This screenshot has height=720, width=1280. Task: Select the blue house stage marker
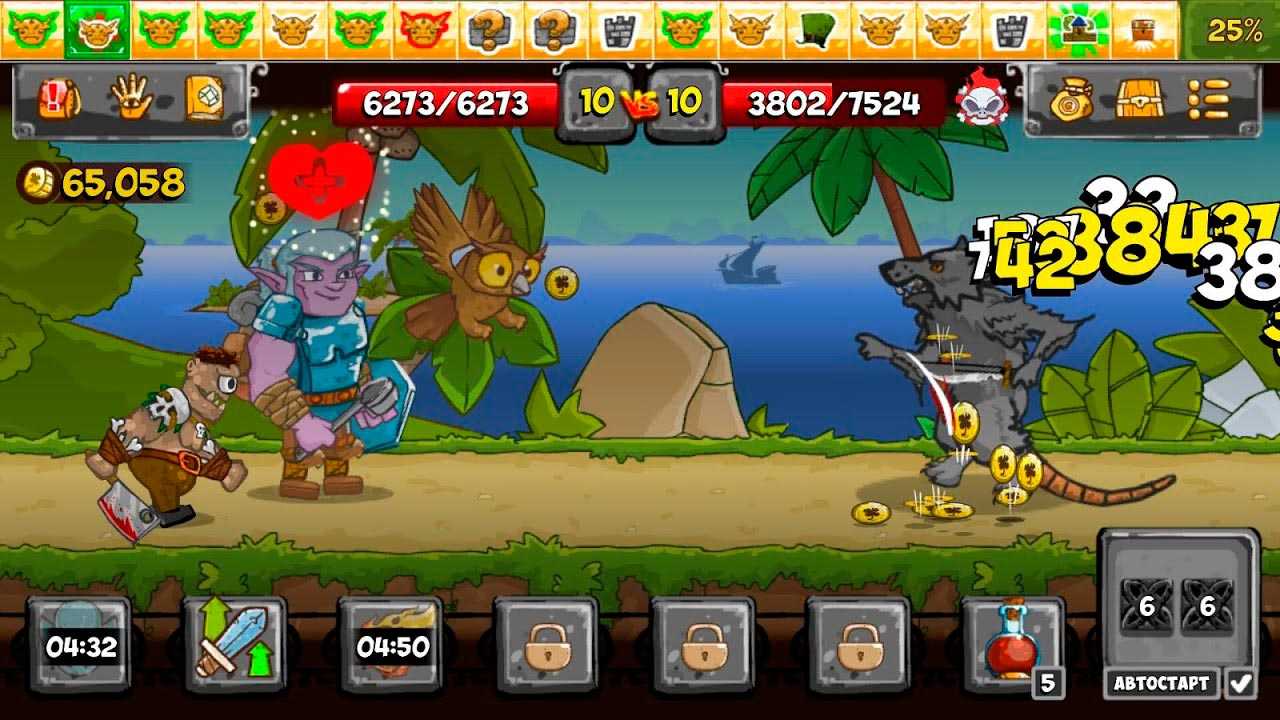pos(1078,30)
